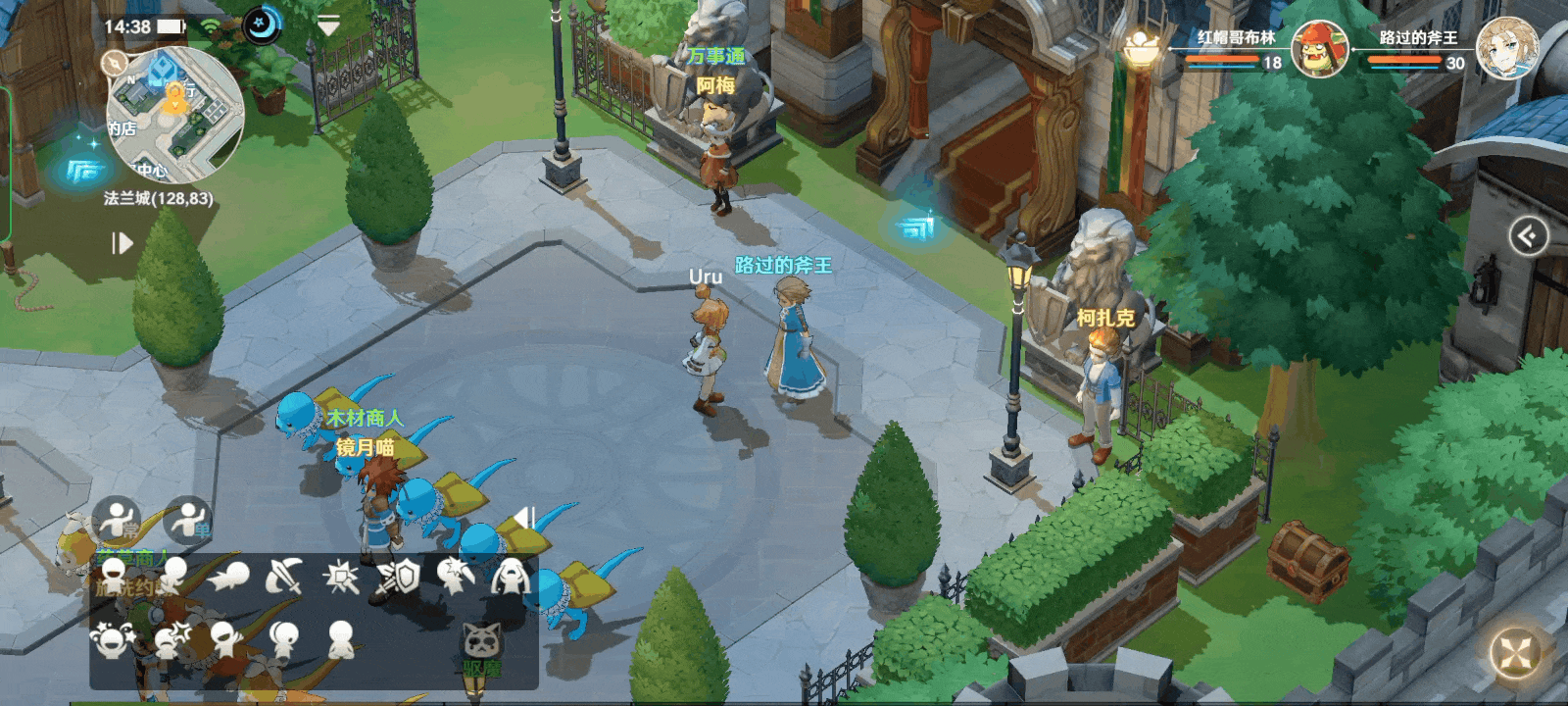Expand the top dropdown arrow
The width and height of the screenshot is (1568, 706).
[x=329, y=26]
